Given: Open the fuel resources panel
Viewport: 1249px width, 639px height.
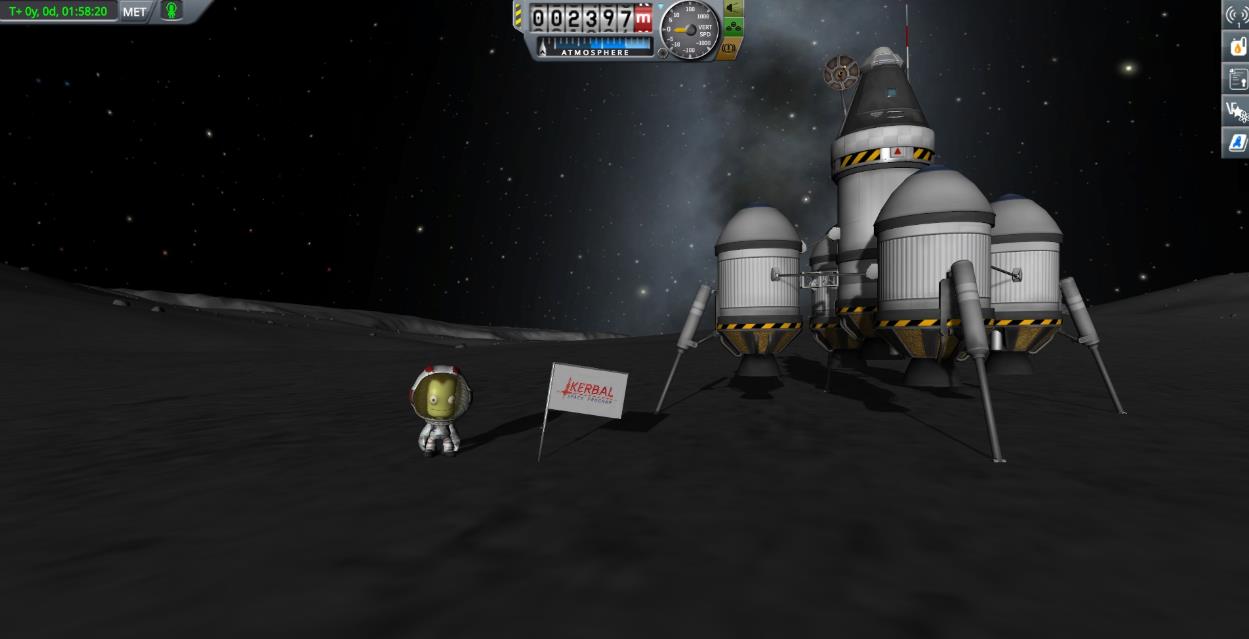Looking at the screenshot, I should (1237, 46).
